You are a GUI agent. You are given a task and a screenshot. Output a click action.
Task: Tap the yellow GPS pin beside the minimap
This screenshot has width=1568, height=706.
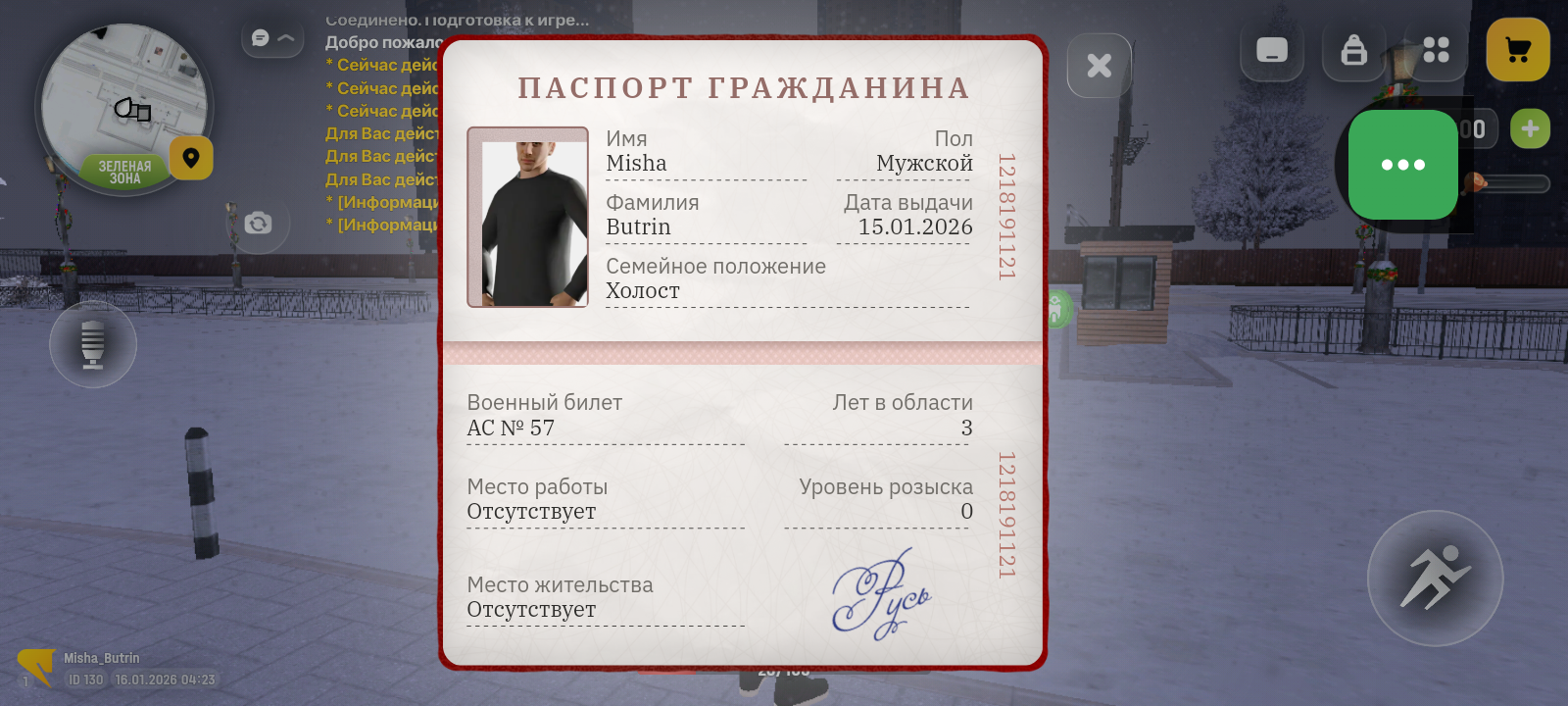(x=191, y=158)
